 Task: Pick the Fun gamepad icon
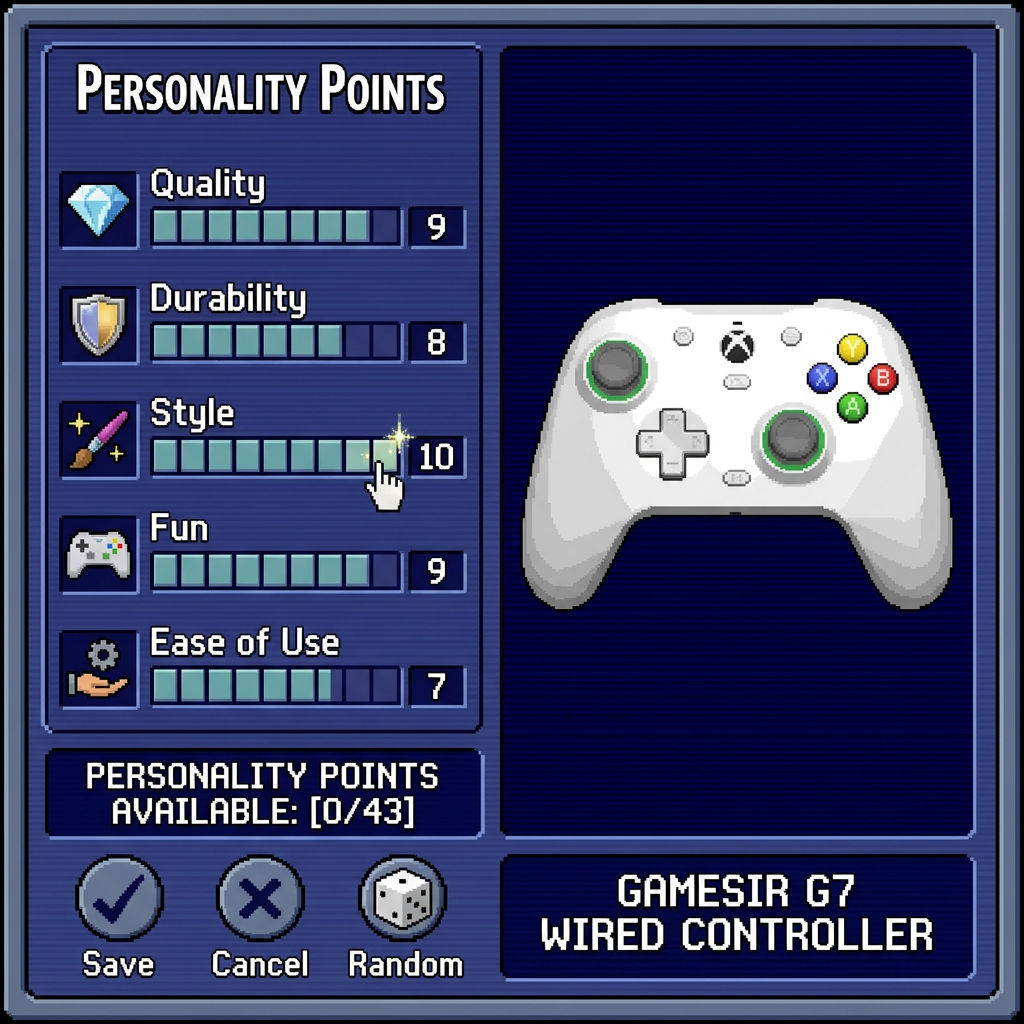click(98, 554)
